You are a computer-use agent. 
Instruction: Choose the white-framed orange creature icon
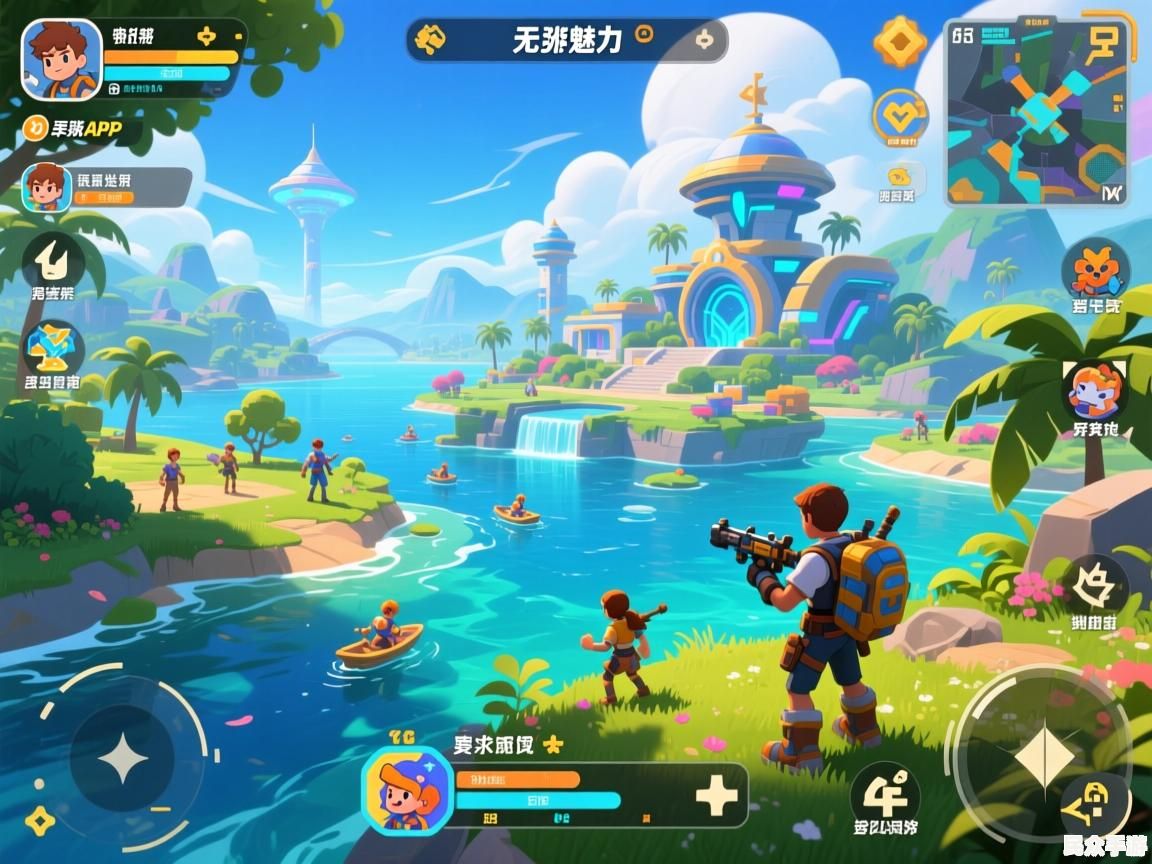point(1096,390)
